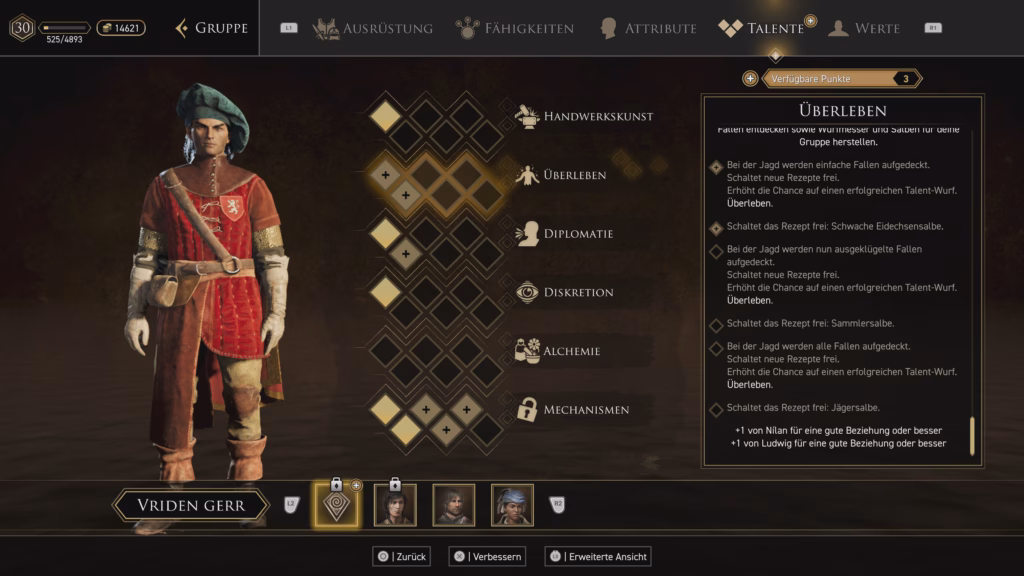
Task: Select the Überleben talent row
Action: (x=574, y=175)
